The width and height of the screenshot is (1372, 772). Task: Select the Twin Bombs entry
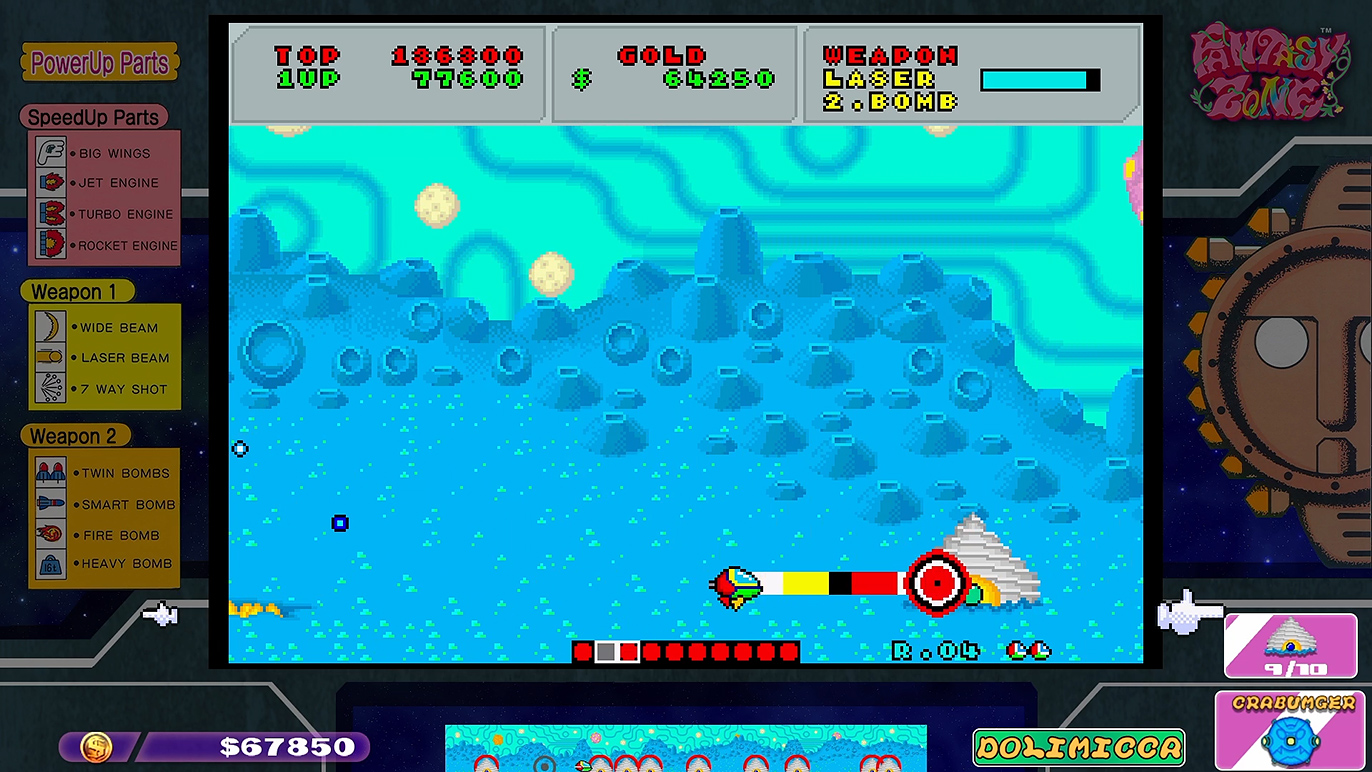coord(104,473)
